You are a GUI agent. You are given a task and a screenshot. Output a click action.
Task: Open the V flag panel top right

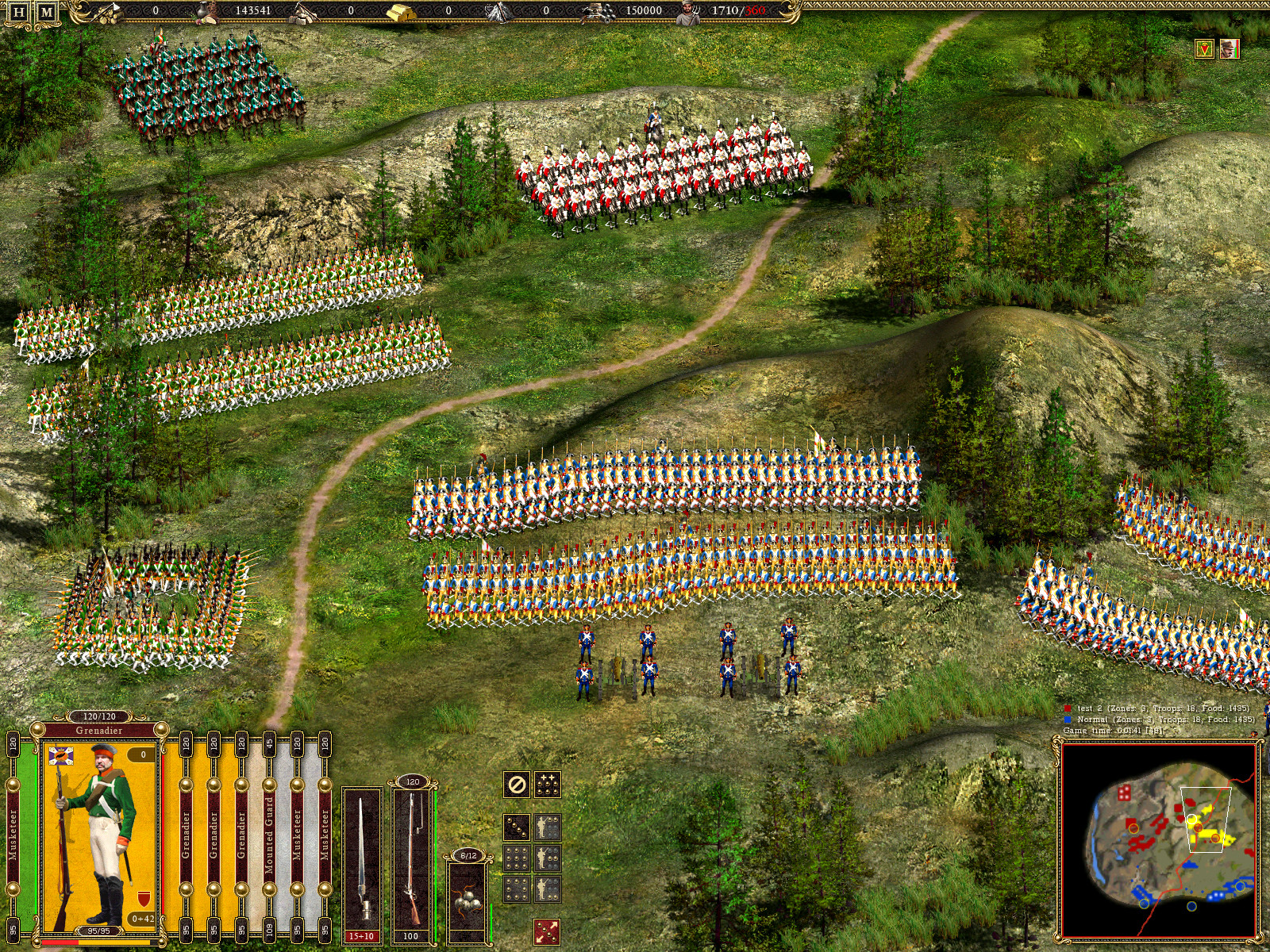[1203, 49]
